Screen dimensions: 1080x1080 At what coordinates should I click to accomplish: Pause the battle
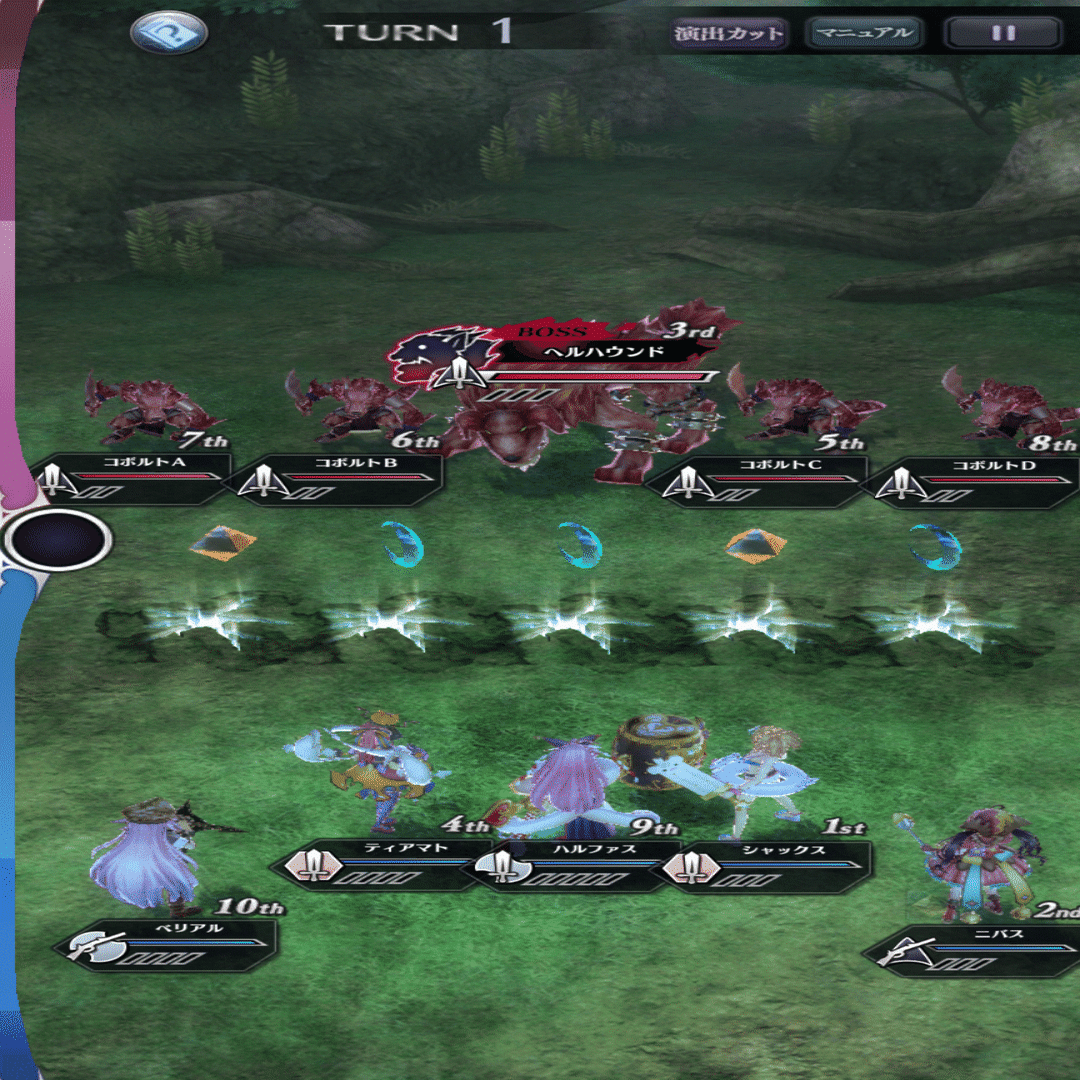point(1003,33)
